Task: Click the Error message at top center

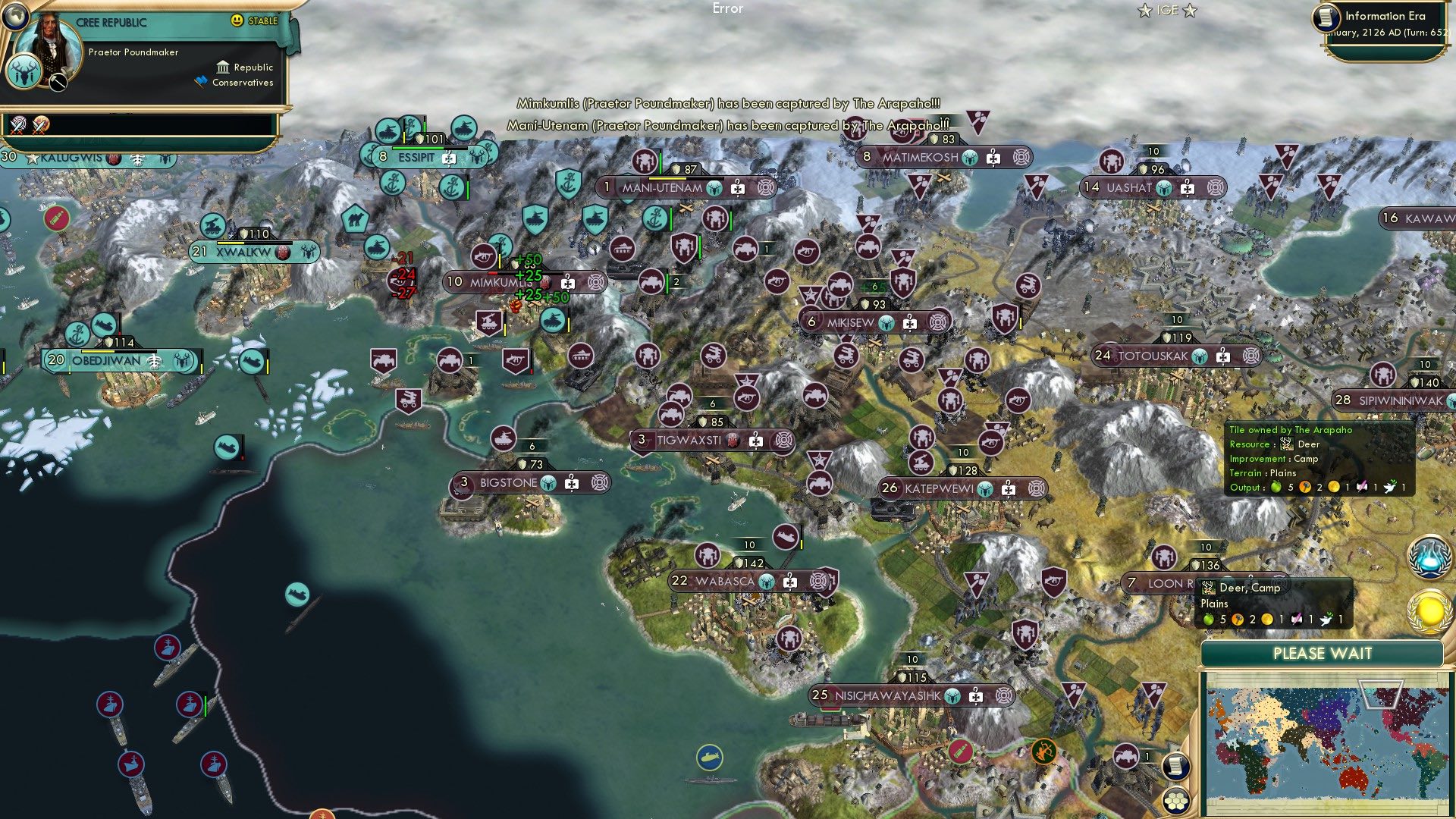Action: click(x=728, y=9)
